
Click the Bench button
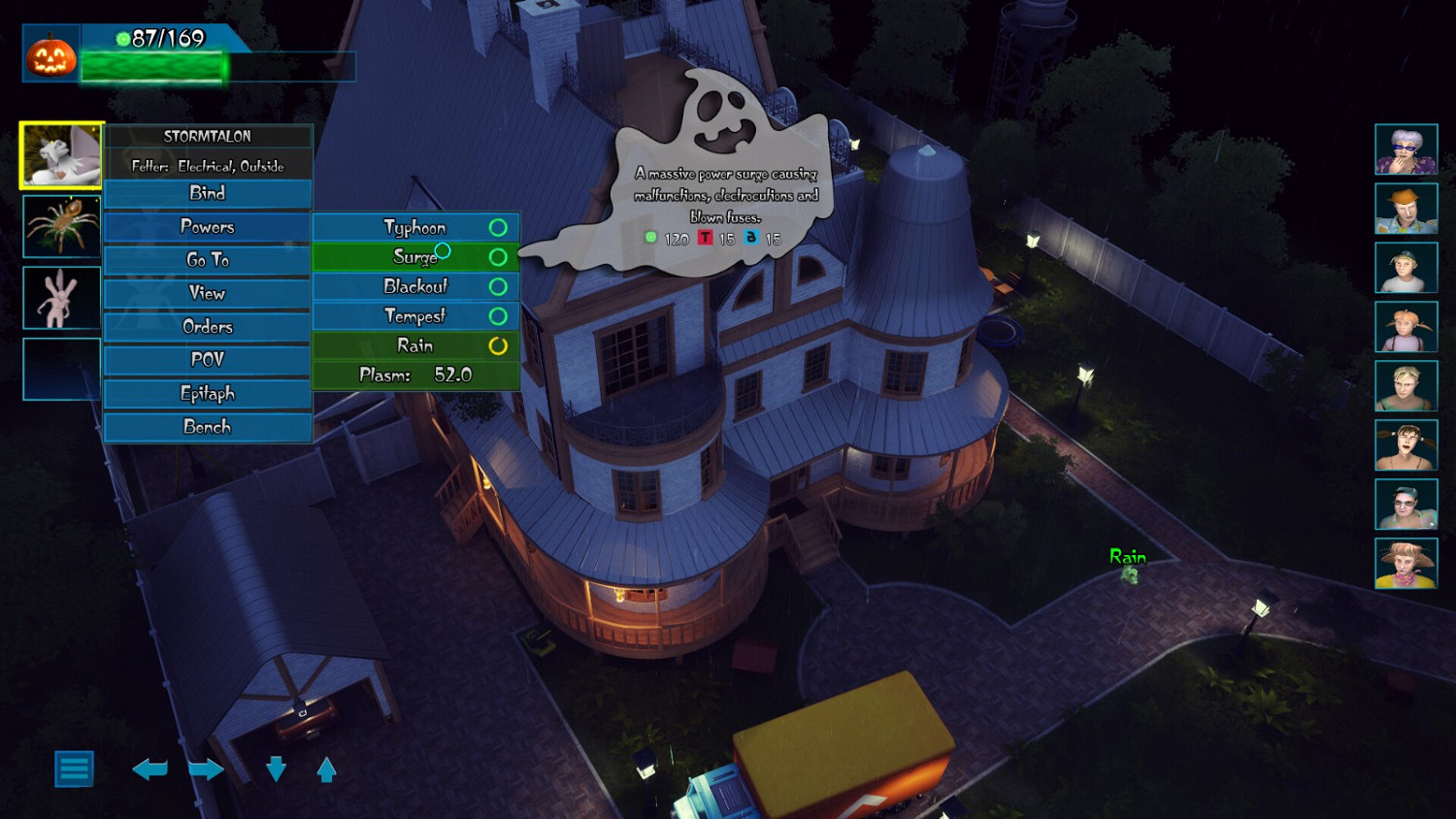[x=208, y=427]
